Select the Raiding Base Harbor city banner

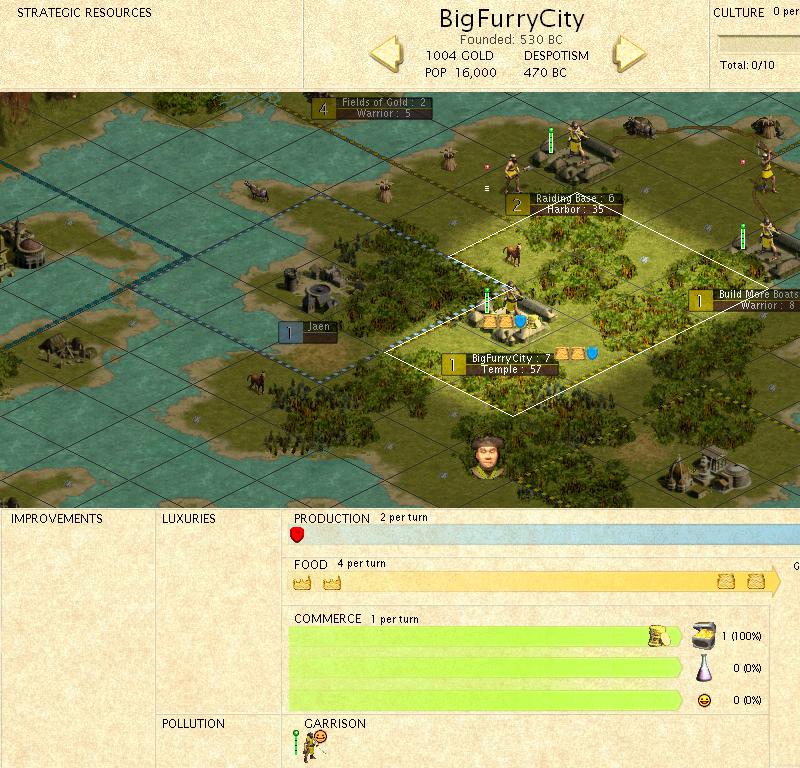click(564, 204)
